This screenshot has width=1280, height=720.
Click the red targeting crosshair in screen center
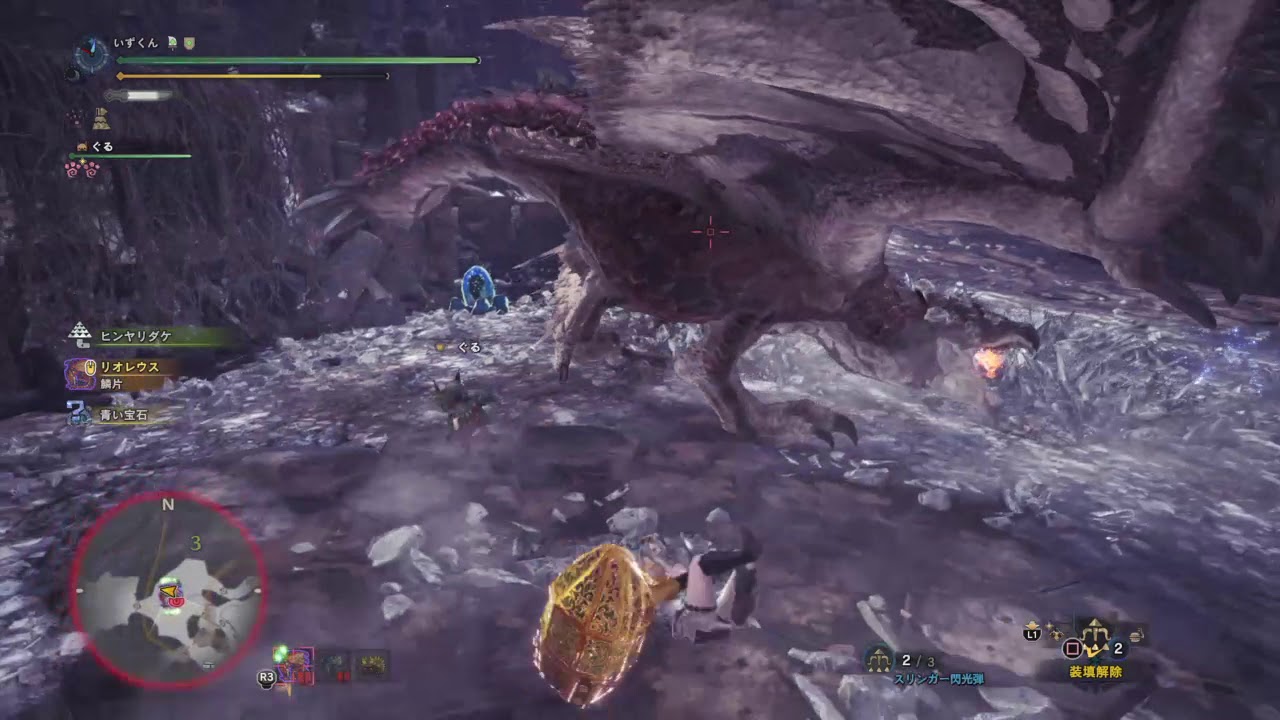pos(710,231)
